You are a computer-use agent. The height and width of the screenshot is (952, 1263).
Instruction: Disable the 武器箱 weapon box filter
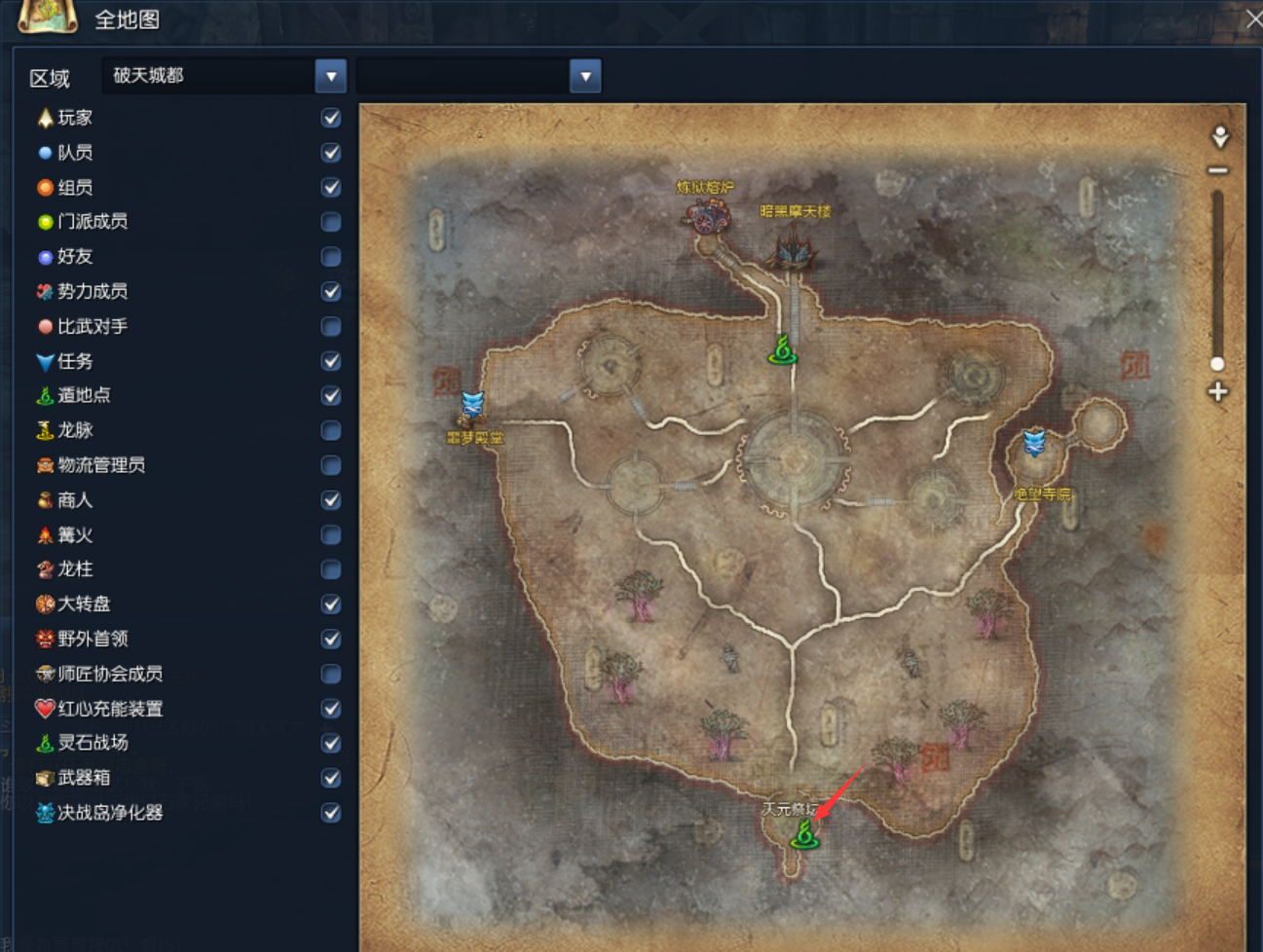pyautogui.click(x=331, y=778)
